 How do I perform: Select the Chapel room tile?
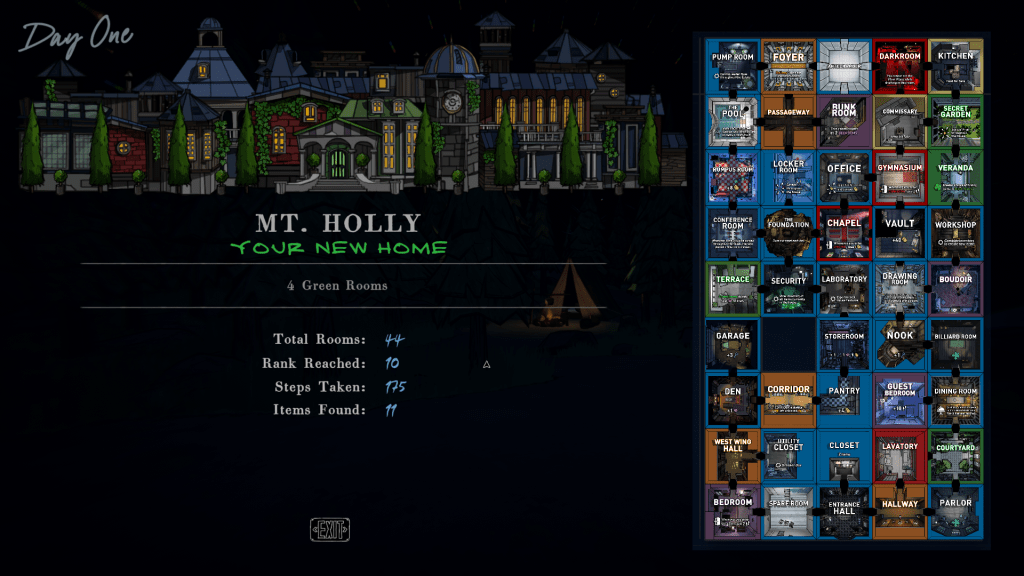click(x=844, y=233)
